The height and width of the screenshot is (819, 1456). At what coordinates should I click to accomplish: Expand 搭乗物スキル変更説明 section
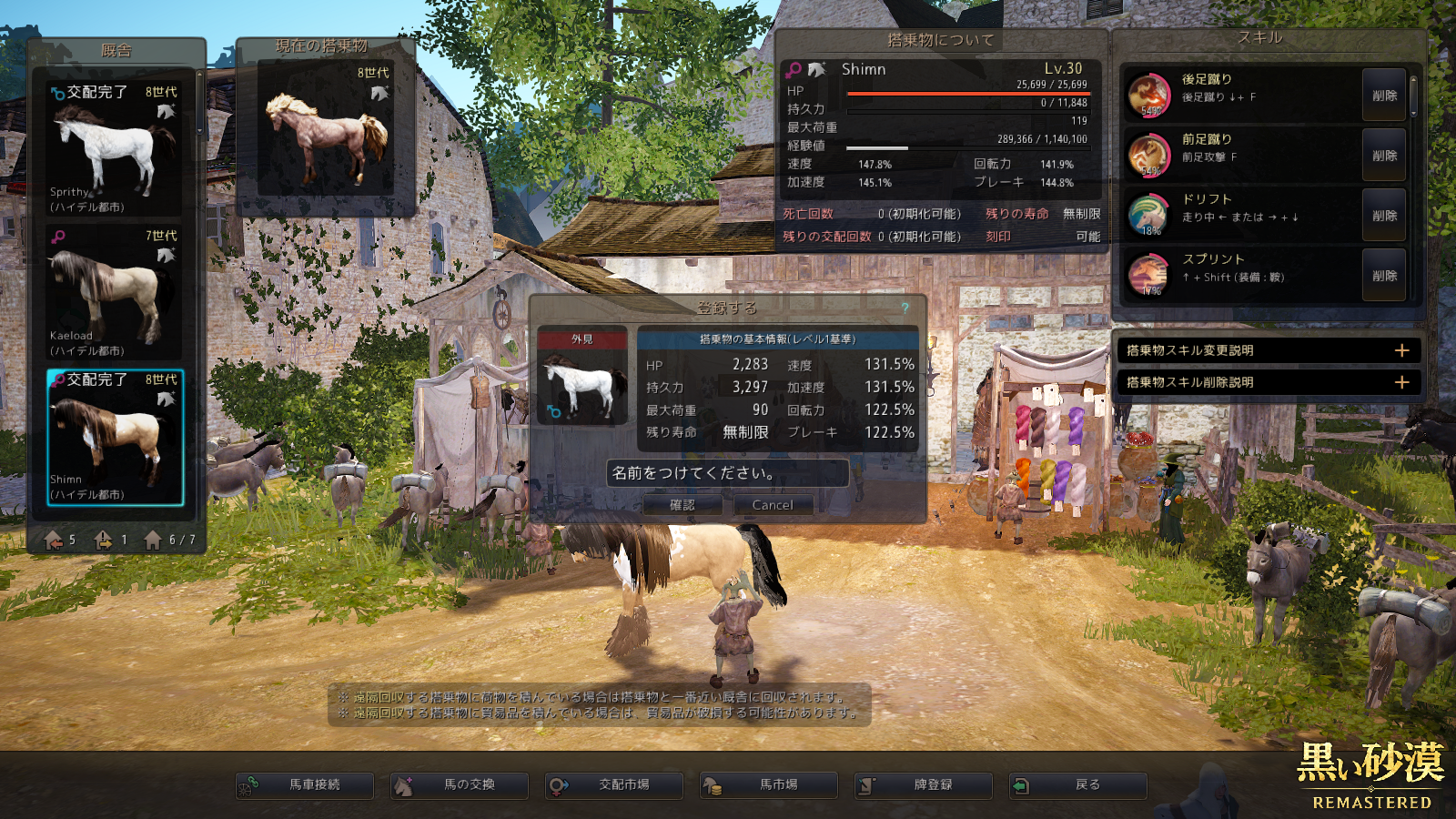pos(1401,350)
